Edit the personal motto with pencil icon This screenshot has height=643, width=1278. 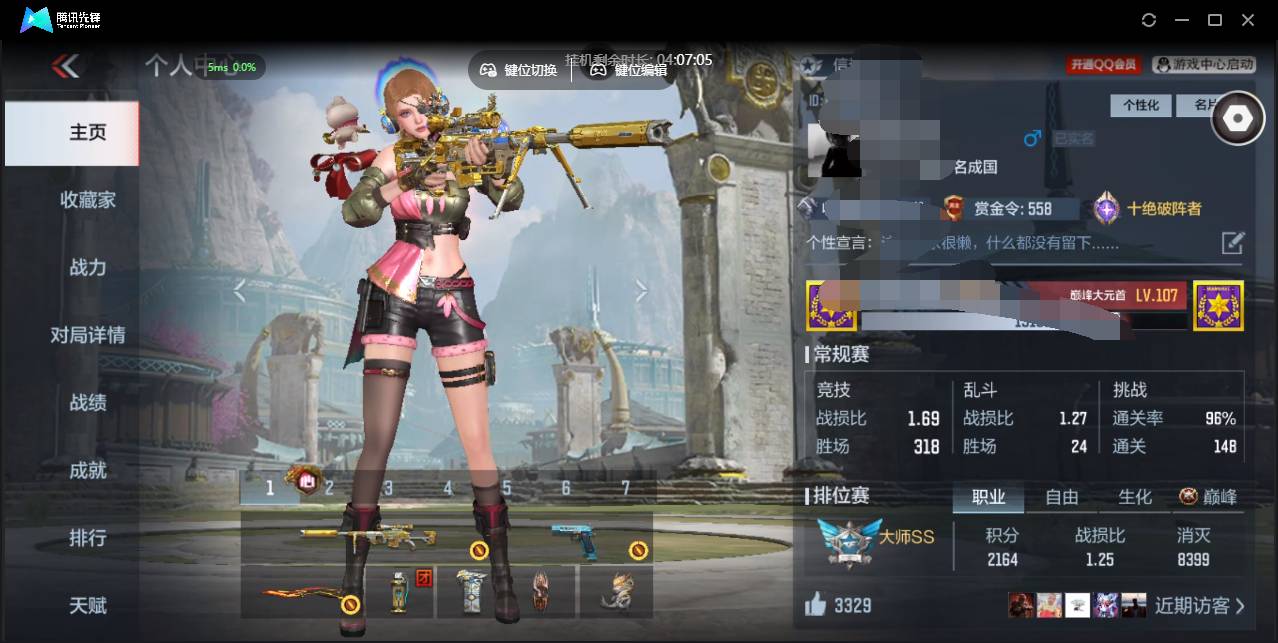pyautogui.click(x=1233, y=242)
